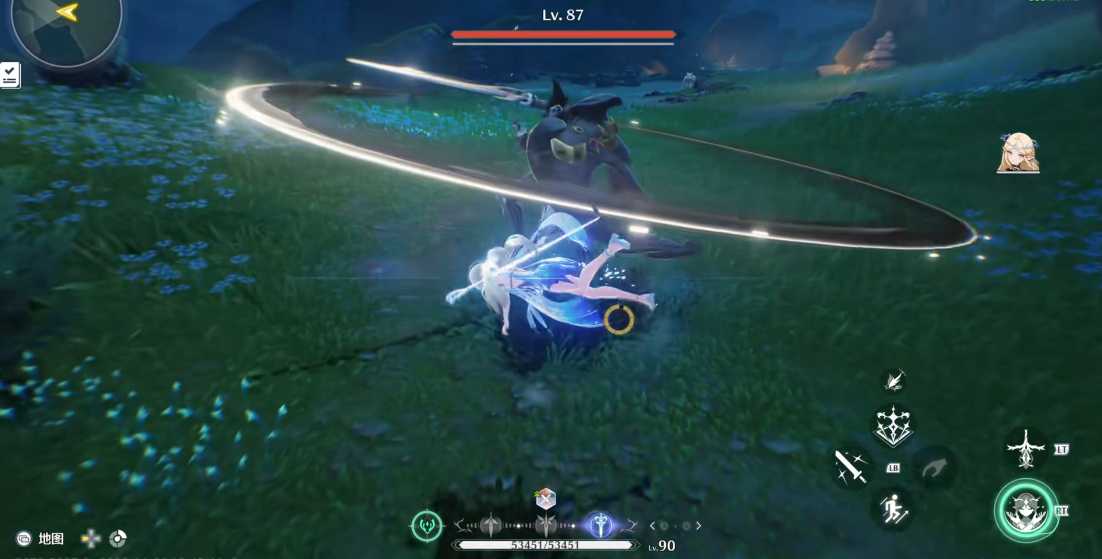This screenshot has height=559, width=1102.
Task: Open the quest checklist icon
Action: pos(10,74)
